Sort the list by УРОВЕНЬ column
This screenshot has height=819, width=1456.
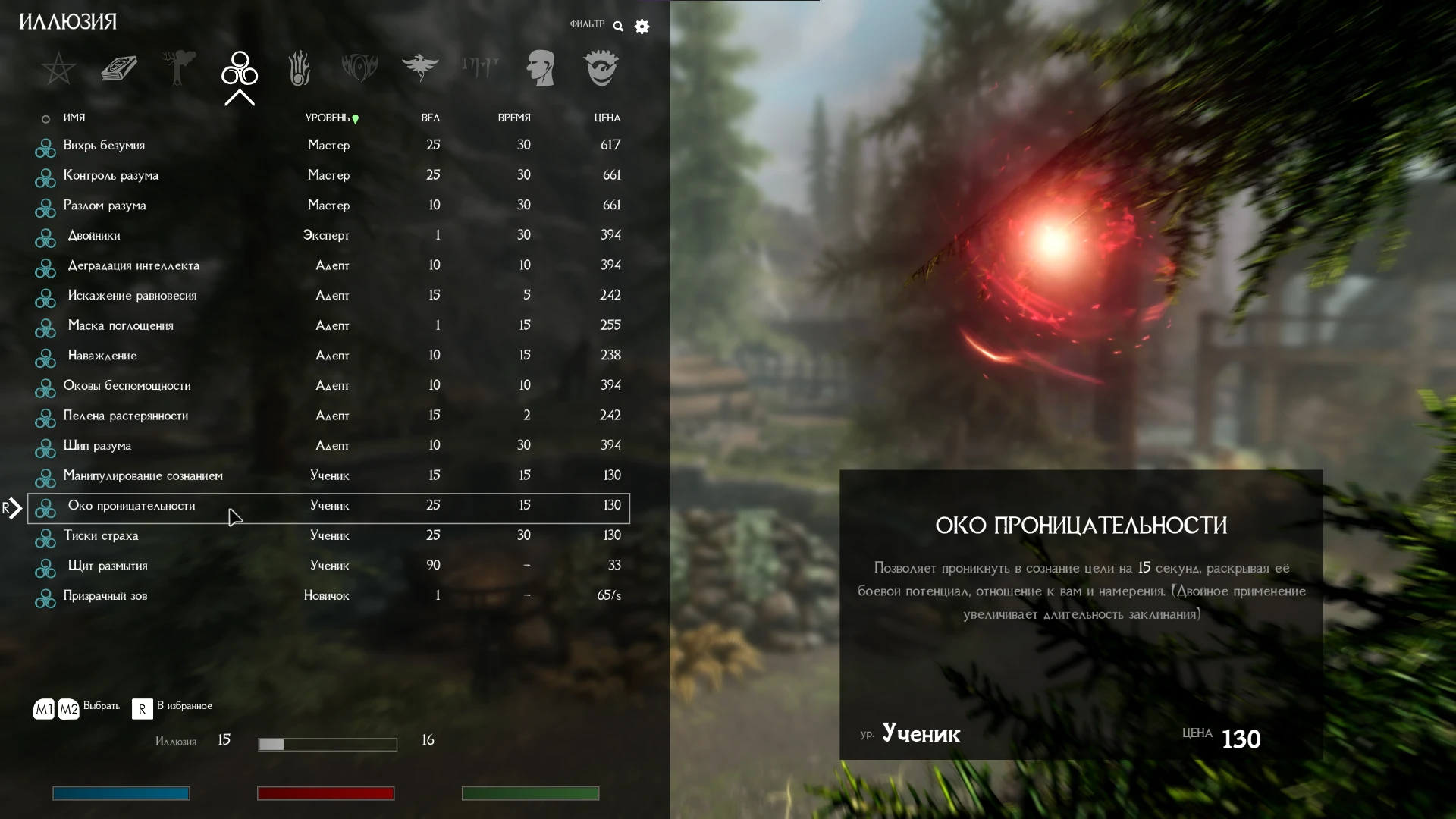[x=328, y=118]
